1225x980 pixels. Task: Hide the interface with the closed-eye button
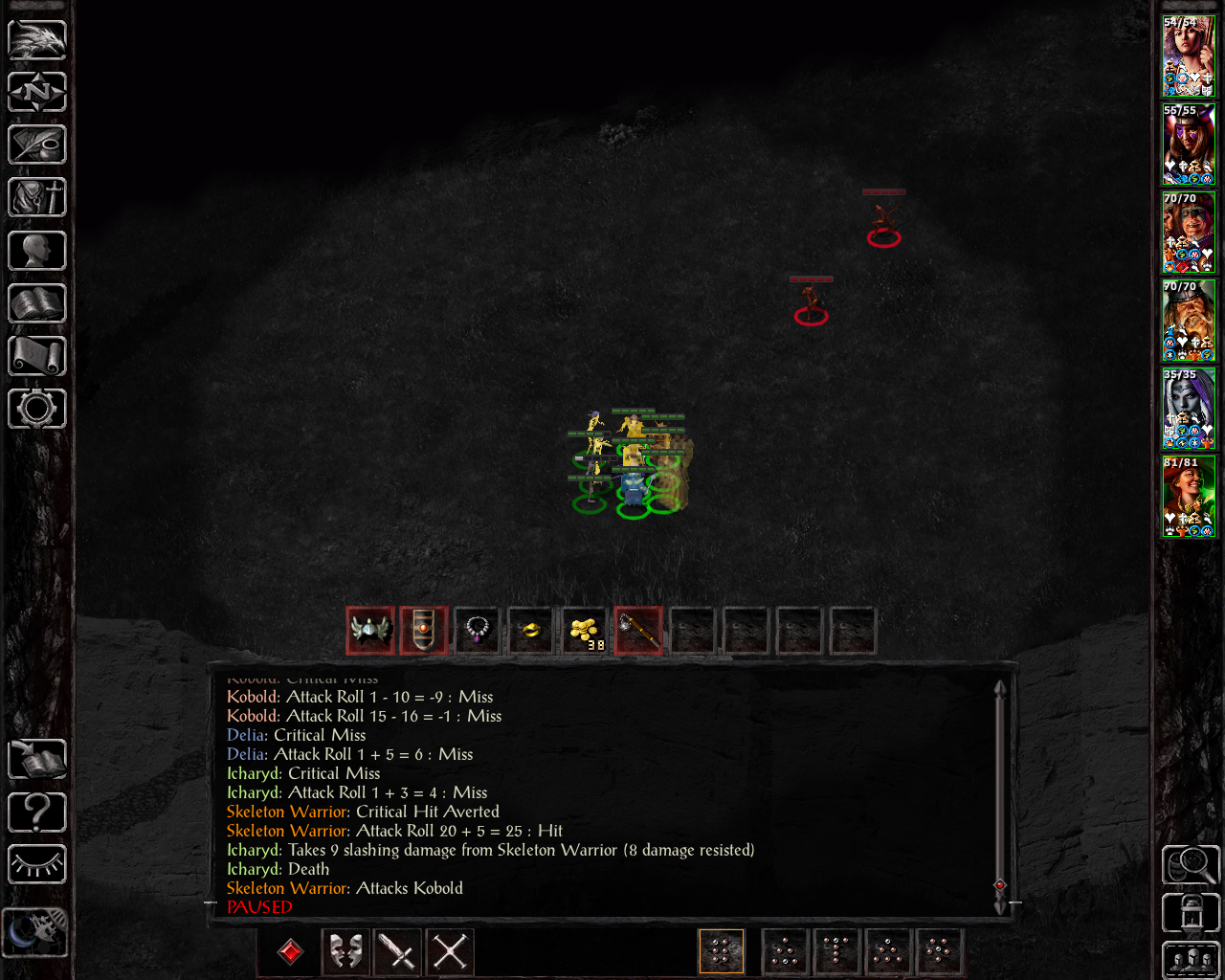(37, 865)
